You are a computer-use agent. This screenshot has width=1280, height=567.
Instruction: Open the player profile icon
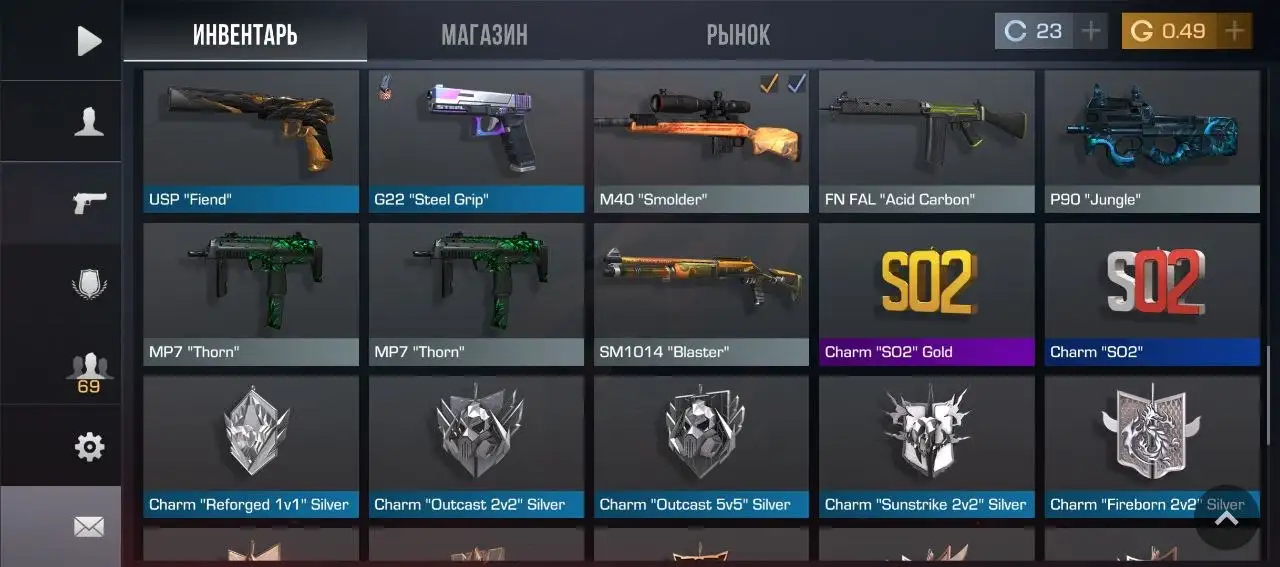[x=89, y=122]
